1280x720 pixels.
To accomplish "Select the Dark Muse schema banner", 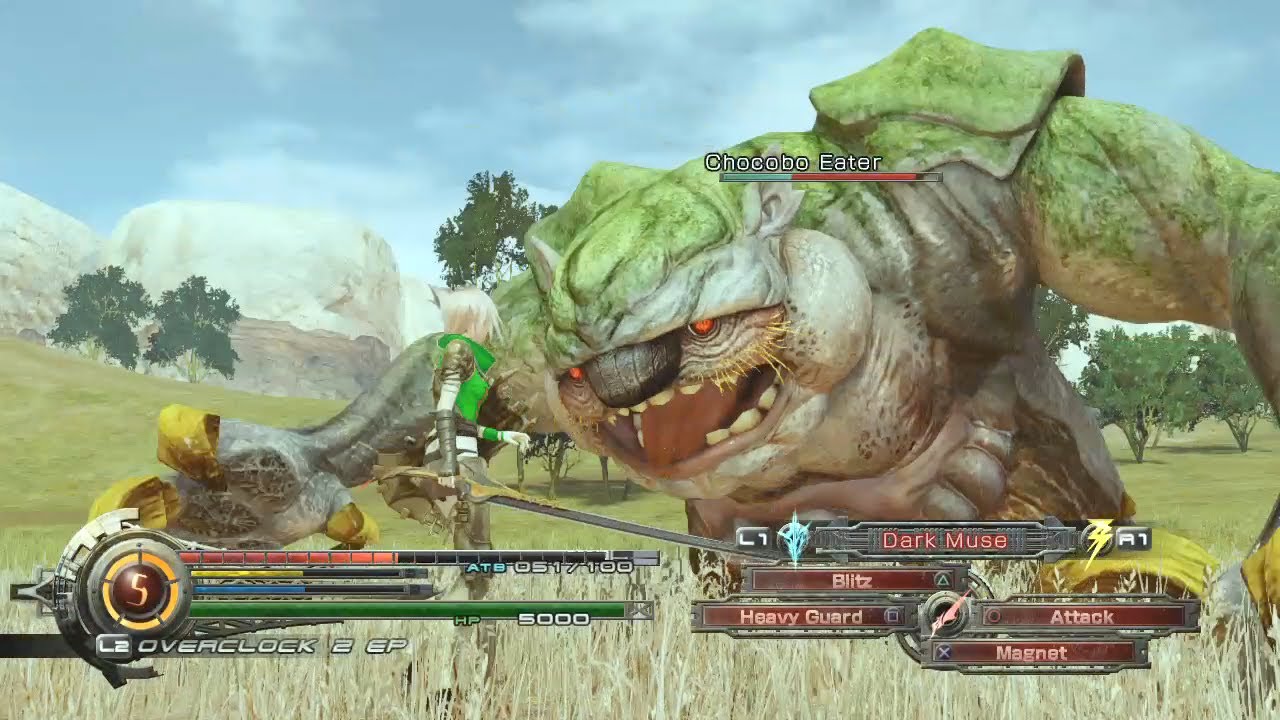I will click(943, 541).
